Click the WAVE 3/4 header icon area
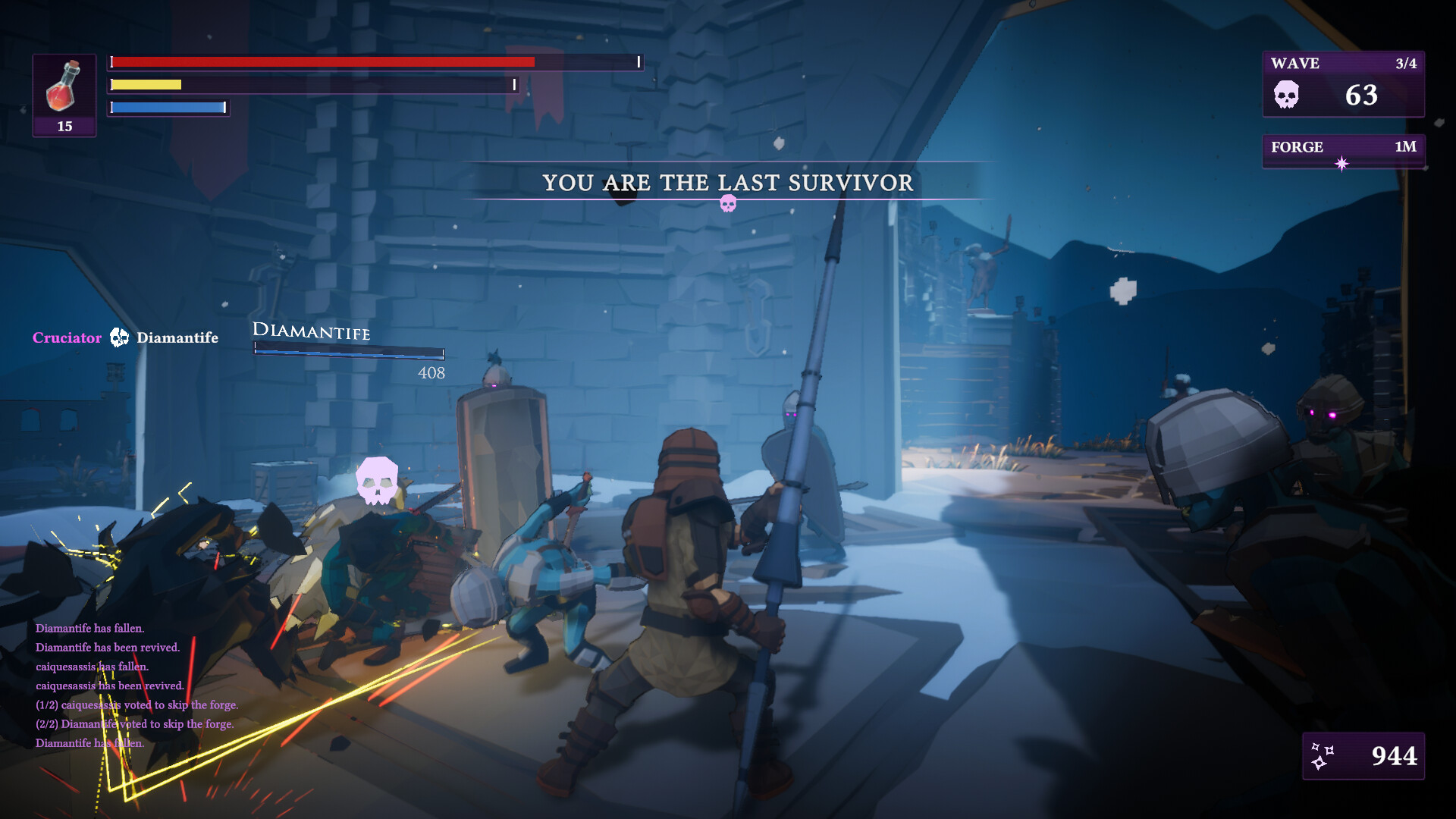1456x819 pixels. [x=1343, y=64]
